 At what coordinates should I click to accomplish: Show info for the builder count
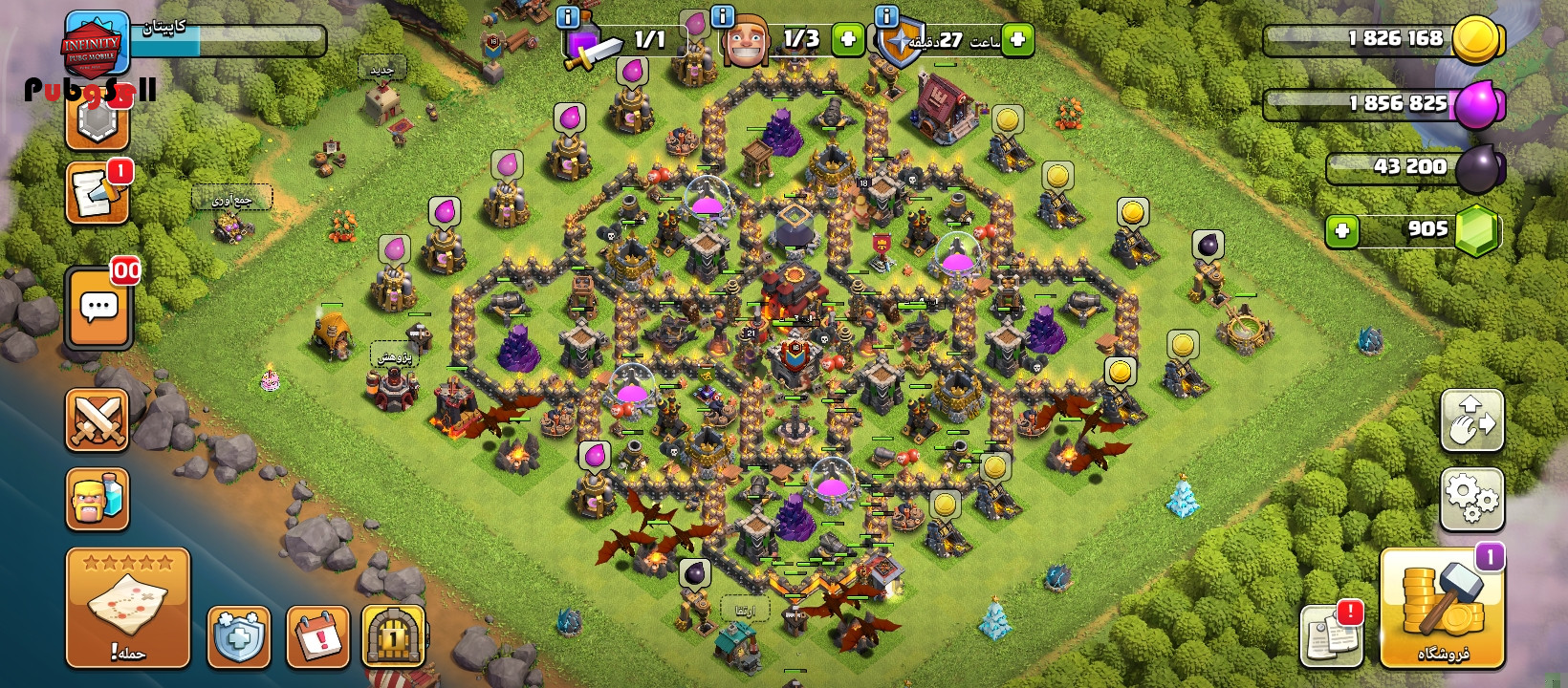pos(723,16)
